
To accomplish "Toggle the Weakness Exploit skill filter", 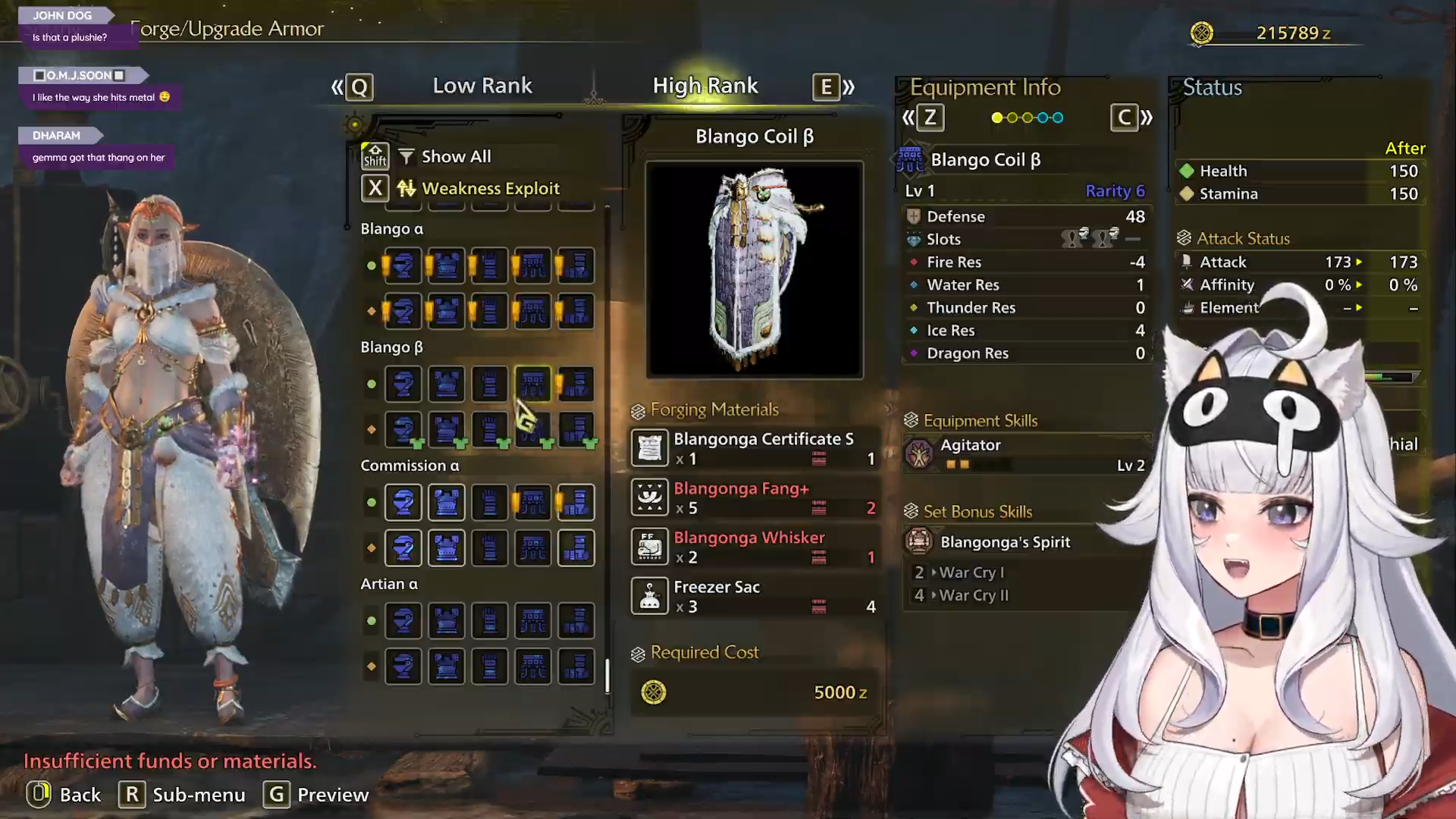I will (490, 188).
